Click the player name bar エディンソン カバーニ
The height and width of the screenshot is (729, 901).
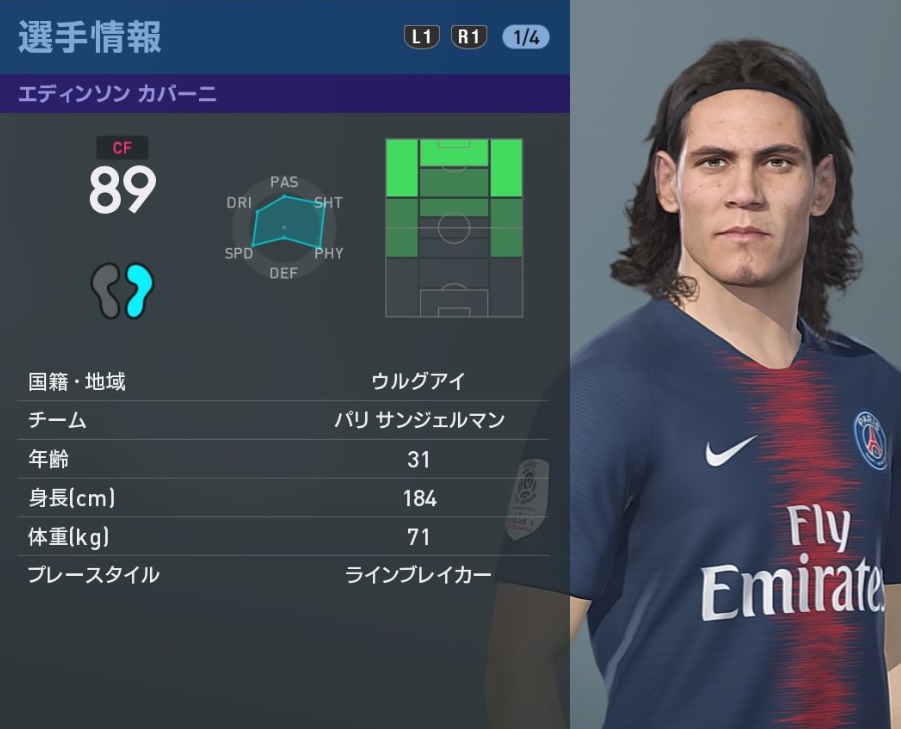285,95
